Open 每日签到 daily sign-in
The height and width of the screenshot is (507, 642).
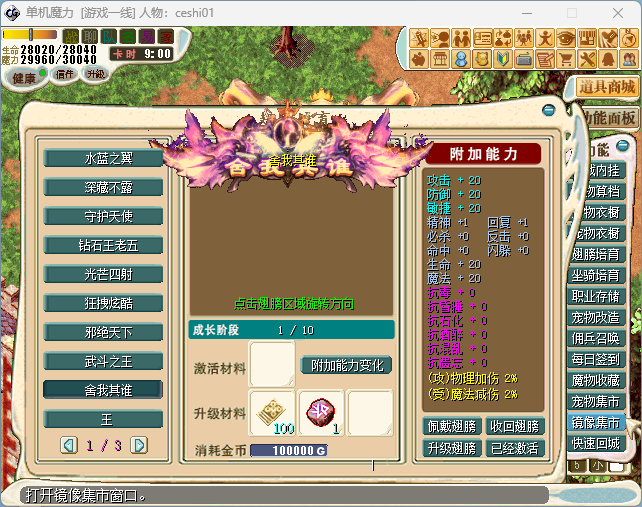595,359
